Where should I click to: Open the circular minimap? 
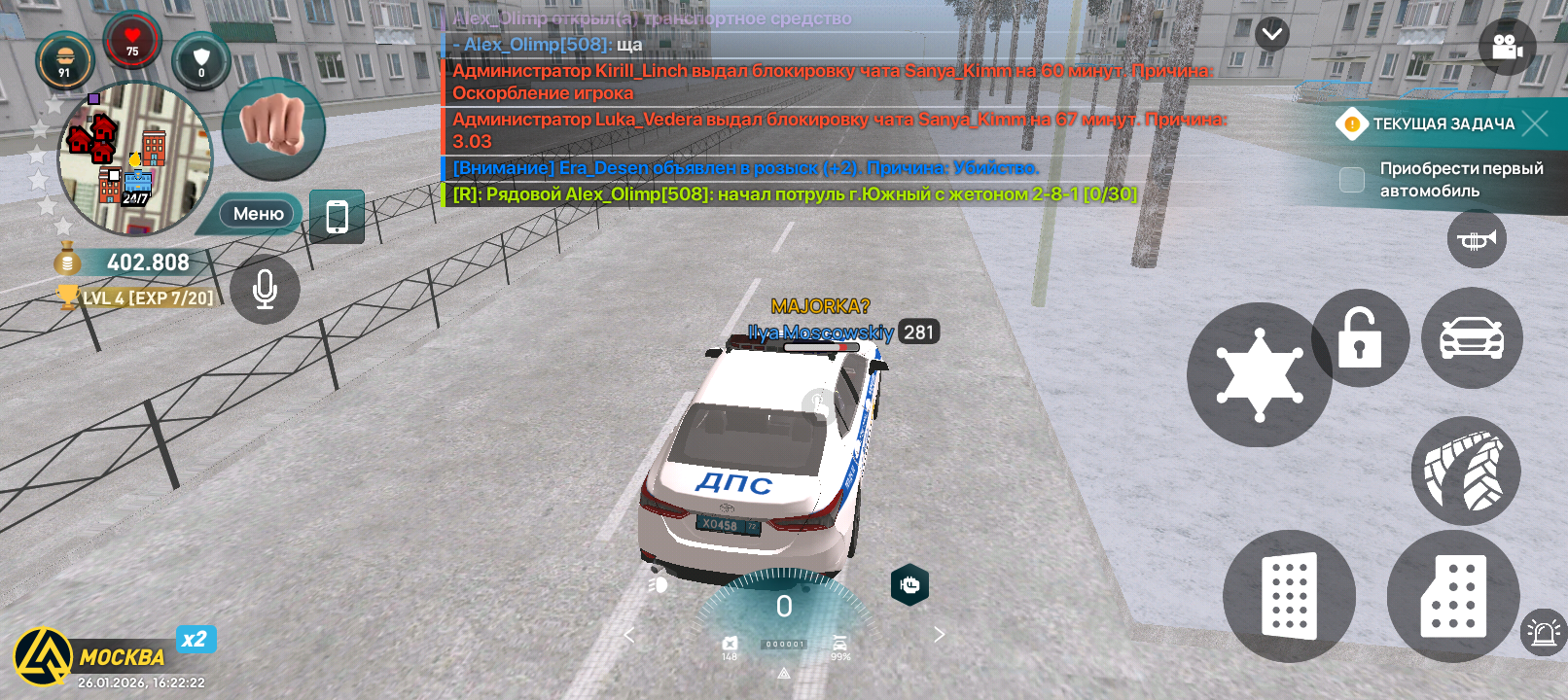(134, 158)
